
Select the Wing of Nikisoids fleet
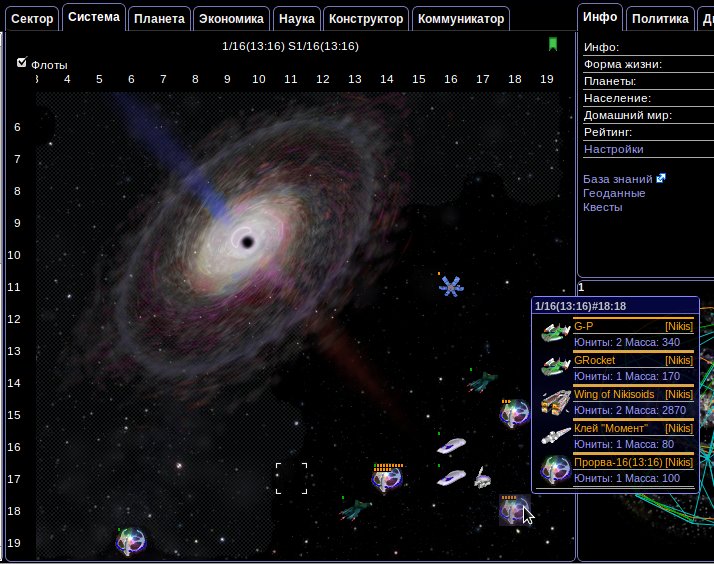pos(613,394)
